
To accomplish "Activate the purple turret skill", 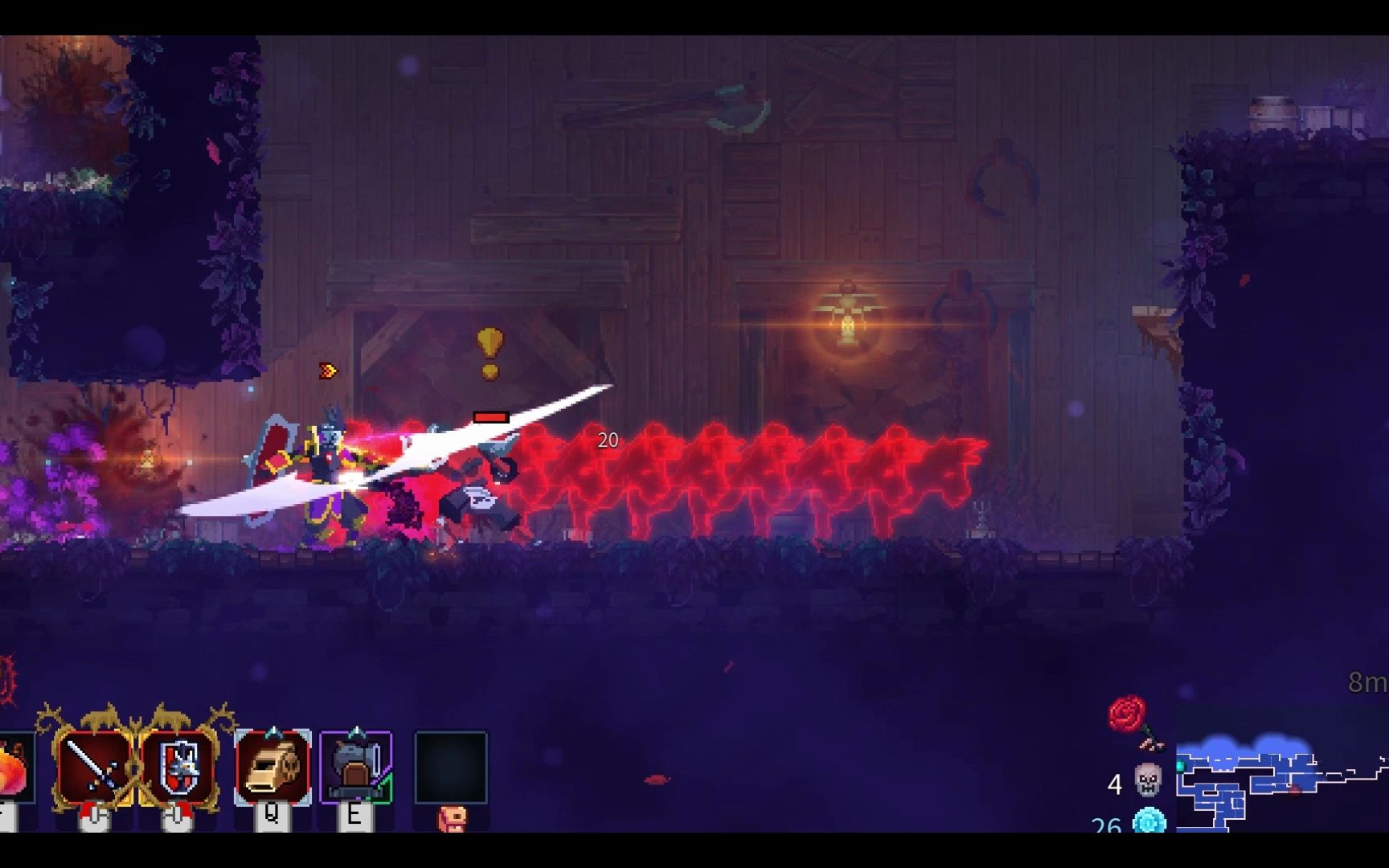I will (x=355, y=767).
